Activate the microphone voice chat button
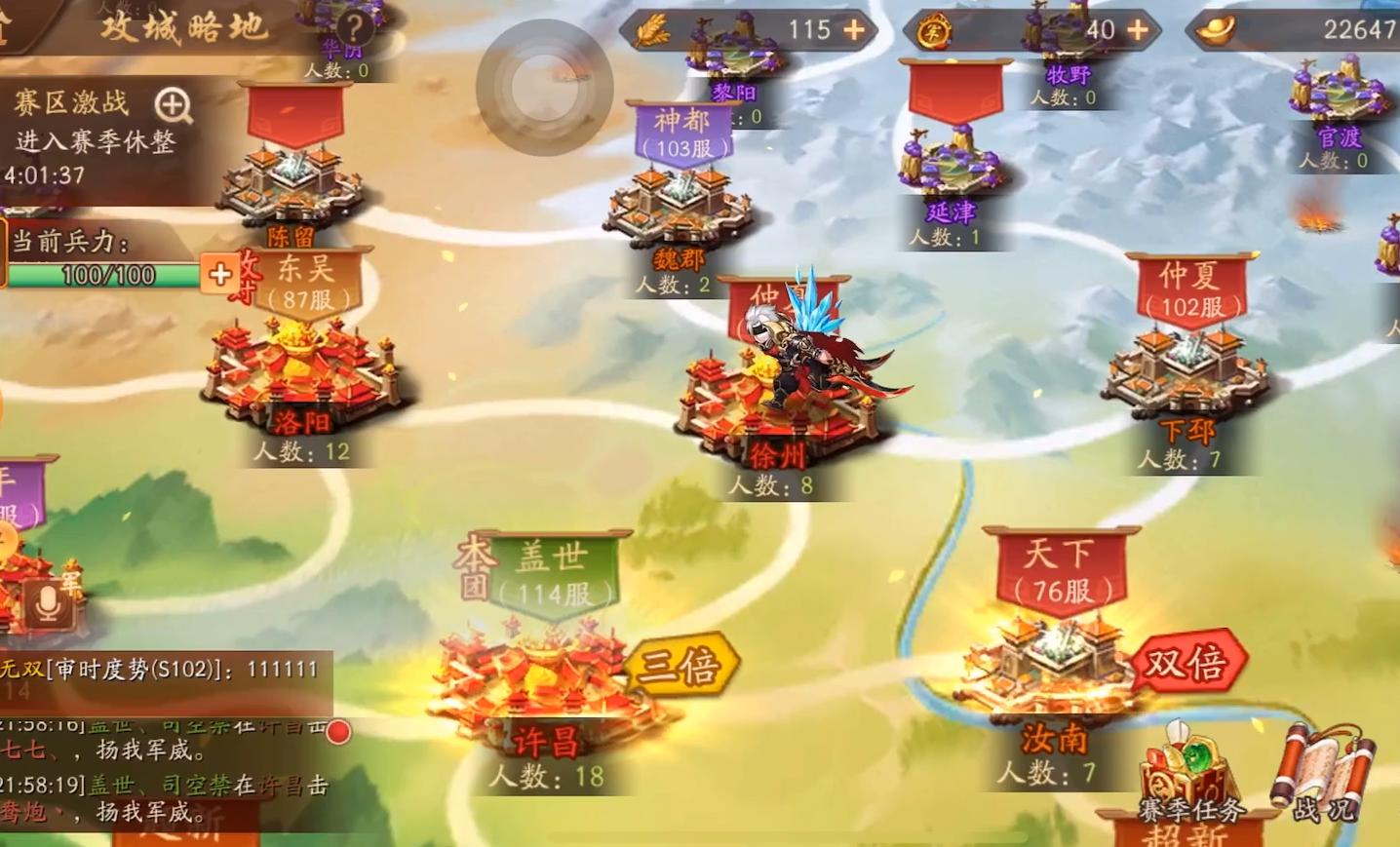Image resolution: width=1400 pixels, height=847 pixels. [x=47, y=604]
